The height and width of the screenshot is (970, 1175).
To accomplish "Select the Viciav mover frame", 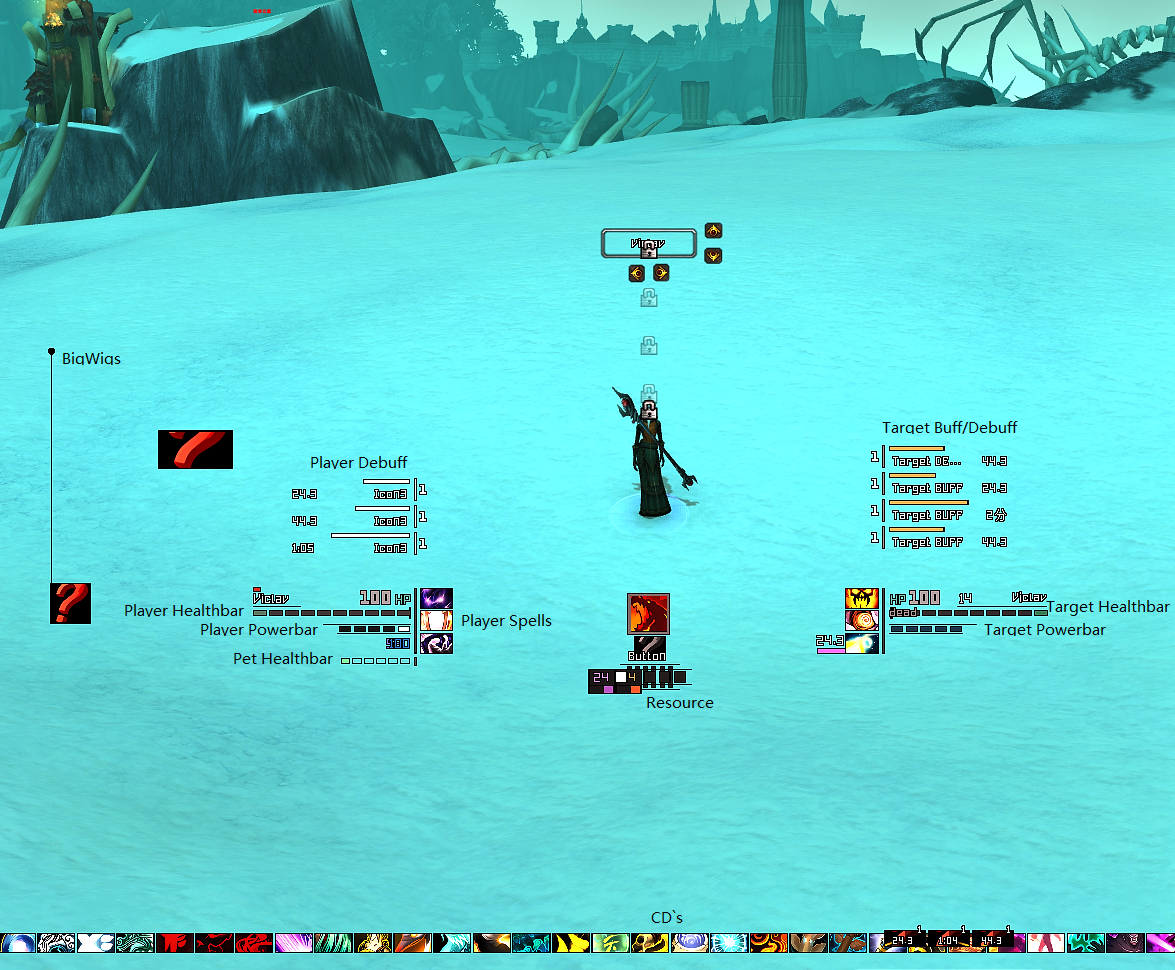I will click(x=648, y=243).
